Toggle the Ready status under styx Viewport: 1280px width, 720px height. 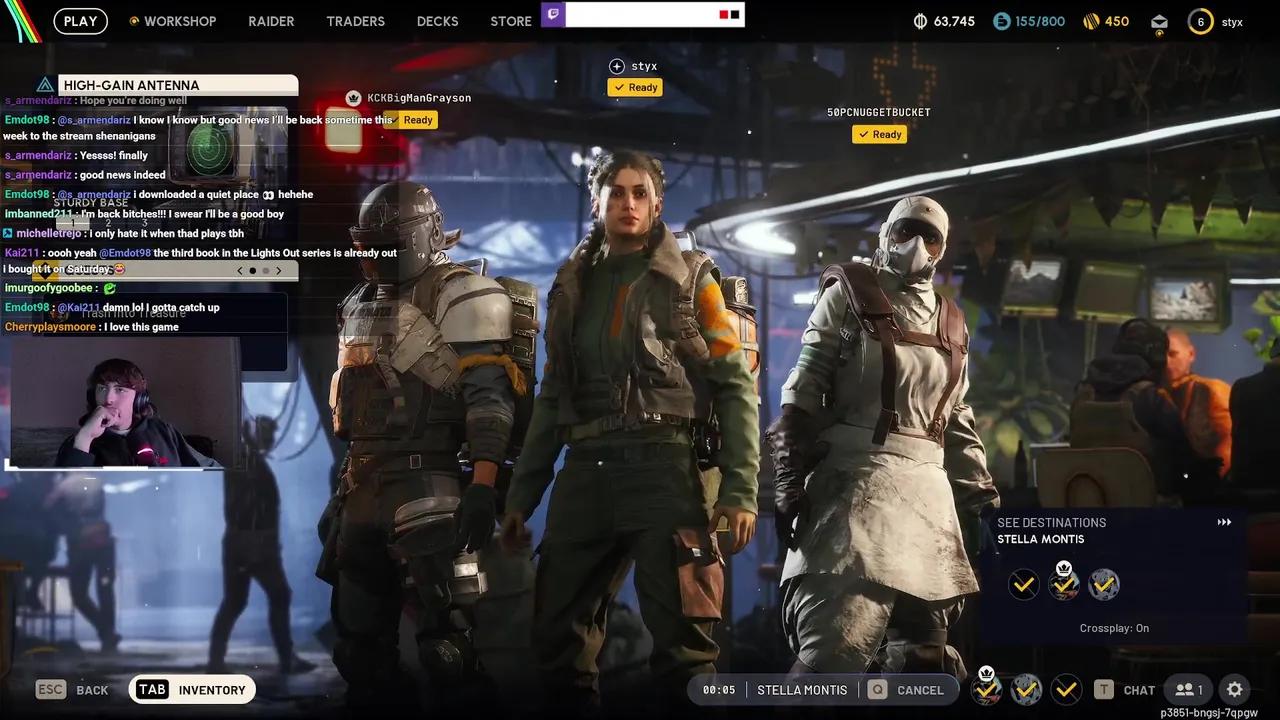click(634, 87)
